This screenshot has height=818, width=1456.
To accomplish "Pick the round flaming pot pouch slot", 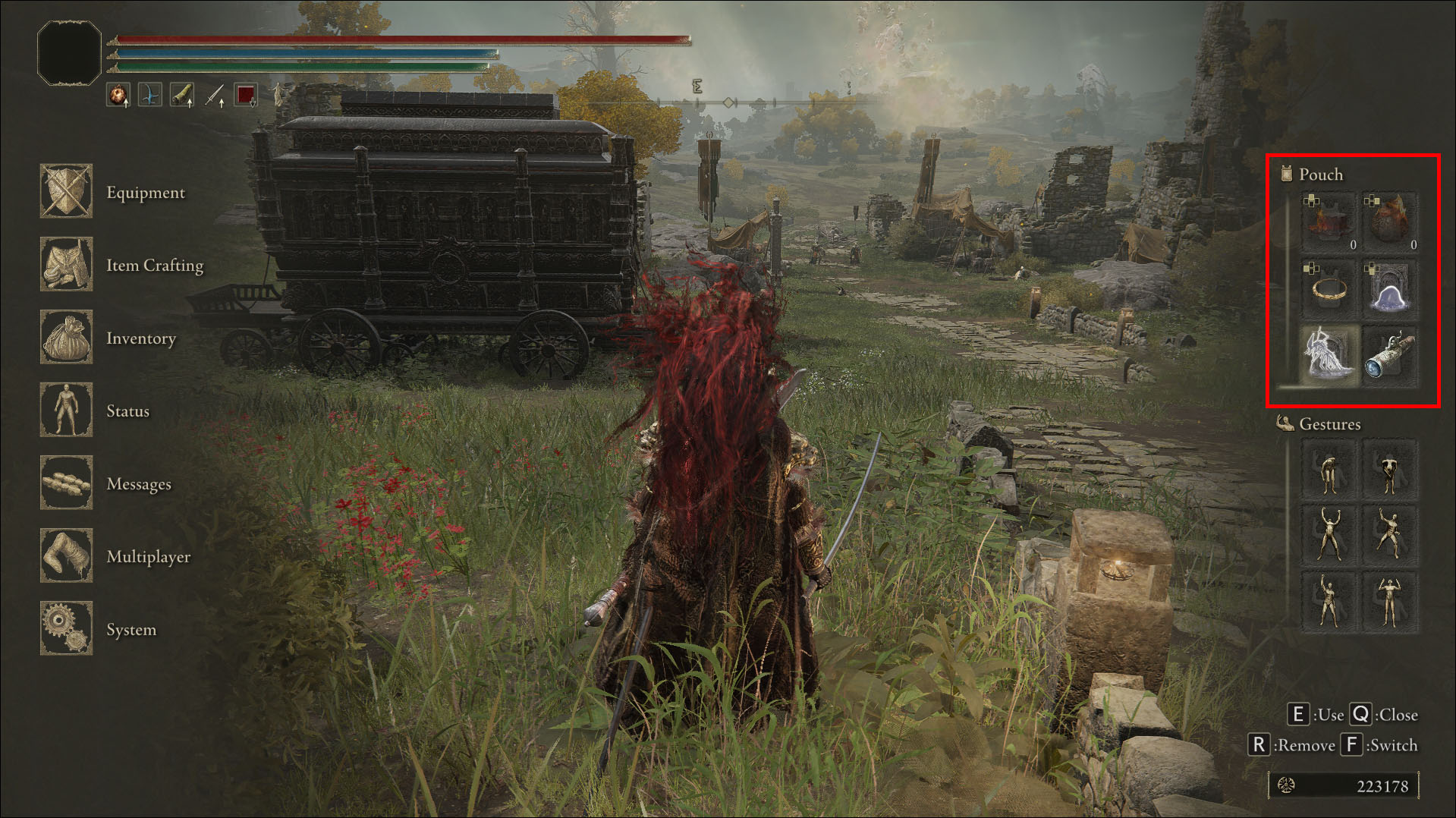I will [1389, 222].
